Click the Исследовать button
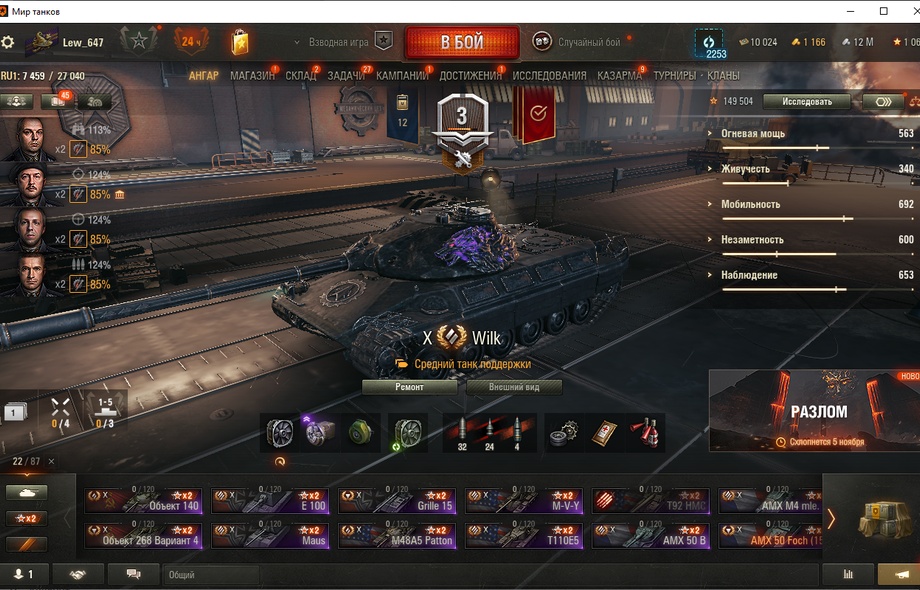This screenshot has width=920, height=590. [806, 101]
